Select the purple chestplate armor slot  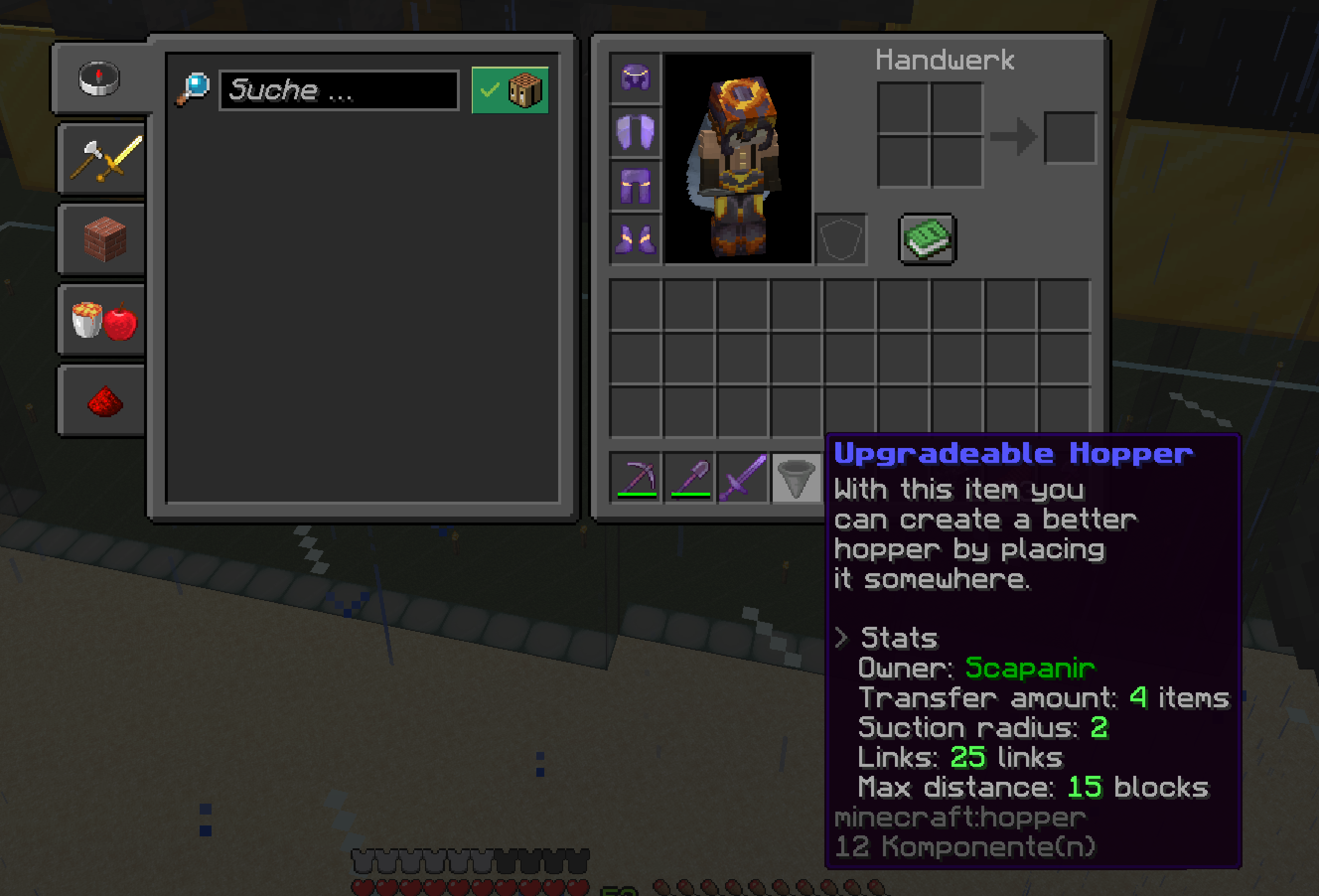(x=635, y=132)
